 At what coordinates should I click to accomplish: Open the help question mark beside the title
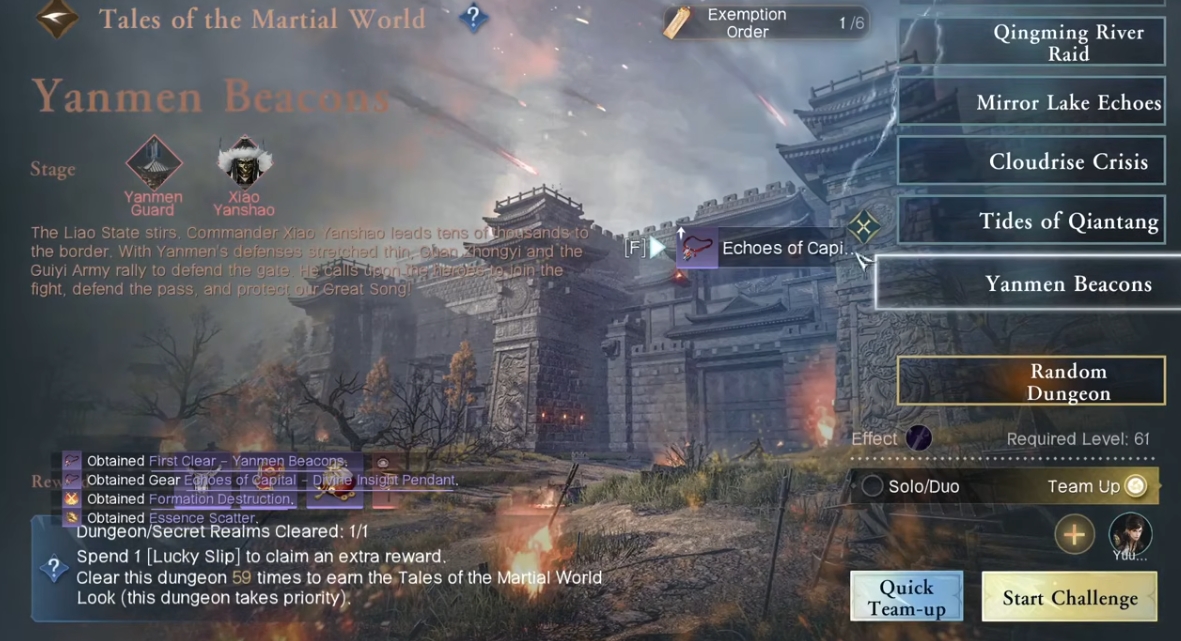pos(473,18)
